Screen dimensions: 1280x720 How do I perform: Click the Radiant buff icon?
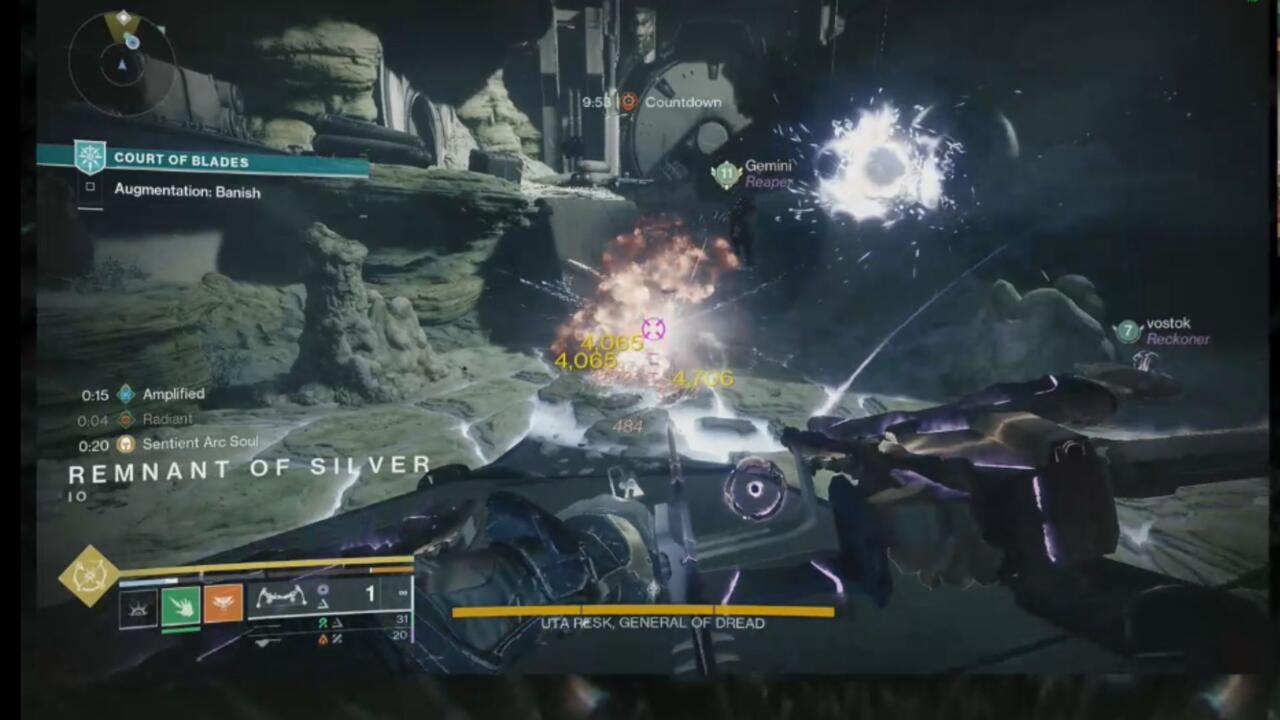[125, 420]
